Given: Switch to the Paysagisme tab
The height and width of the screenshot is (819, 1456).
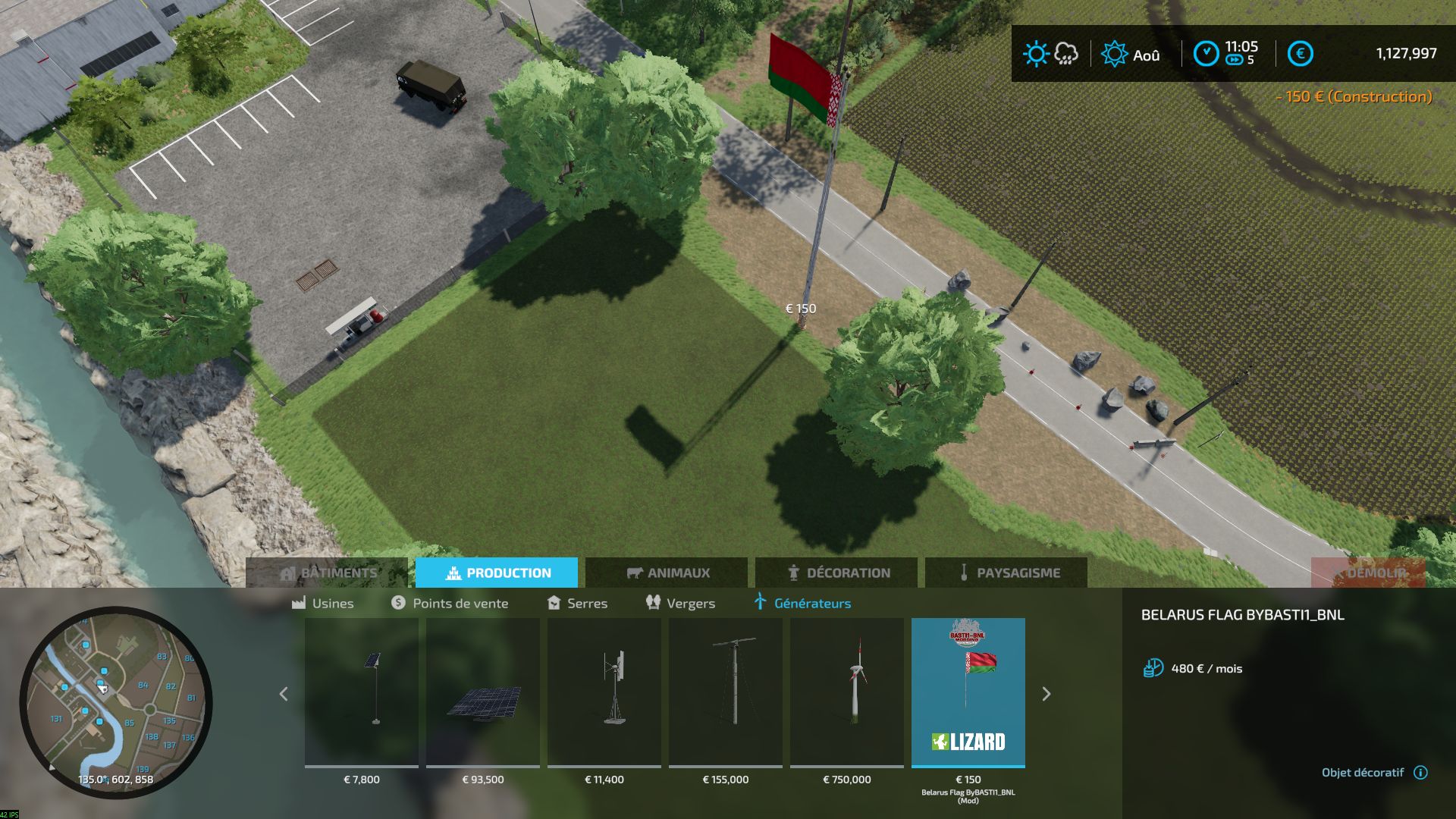Looking at the screenshot, I should pyautogui.click(x=1006, y=573).
